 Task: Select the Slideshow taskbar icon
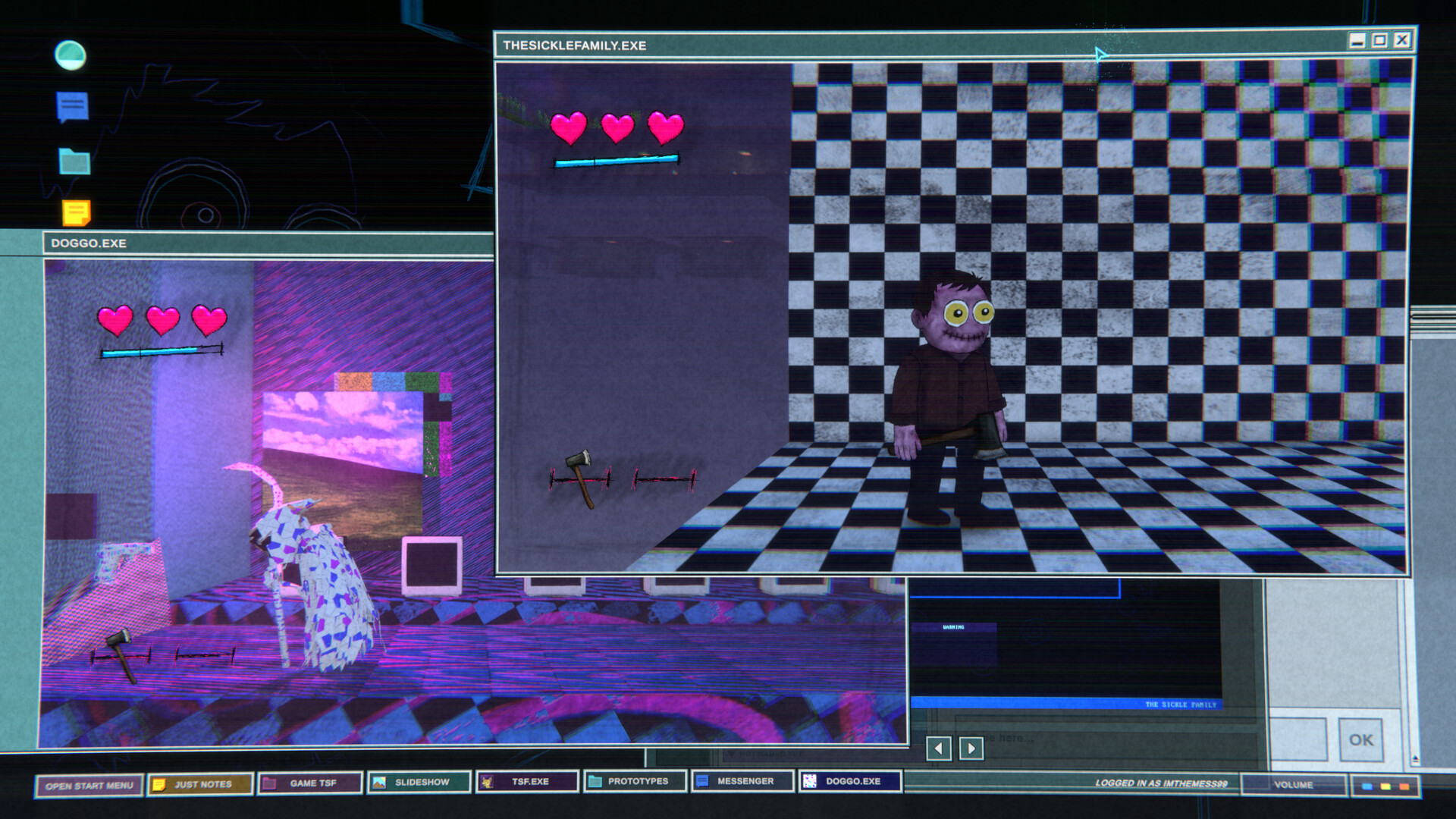pos(421,784)
